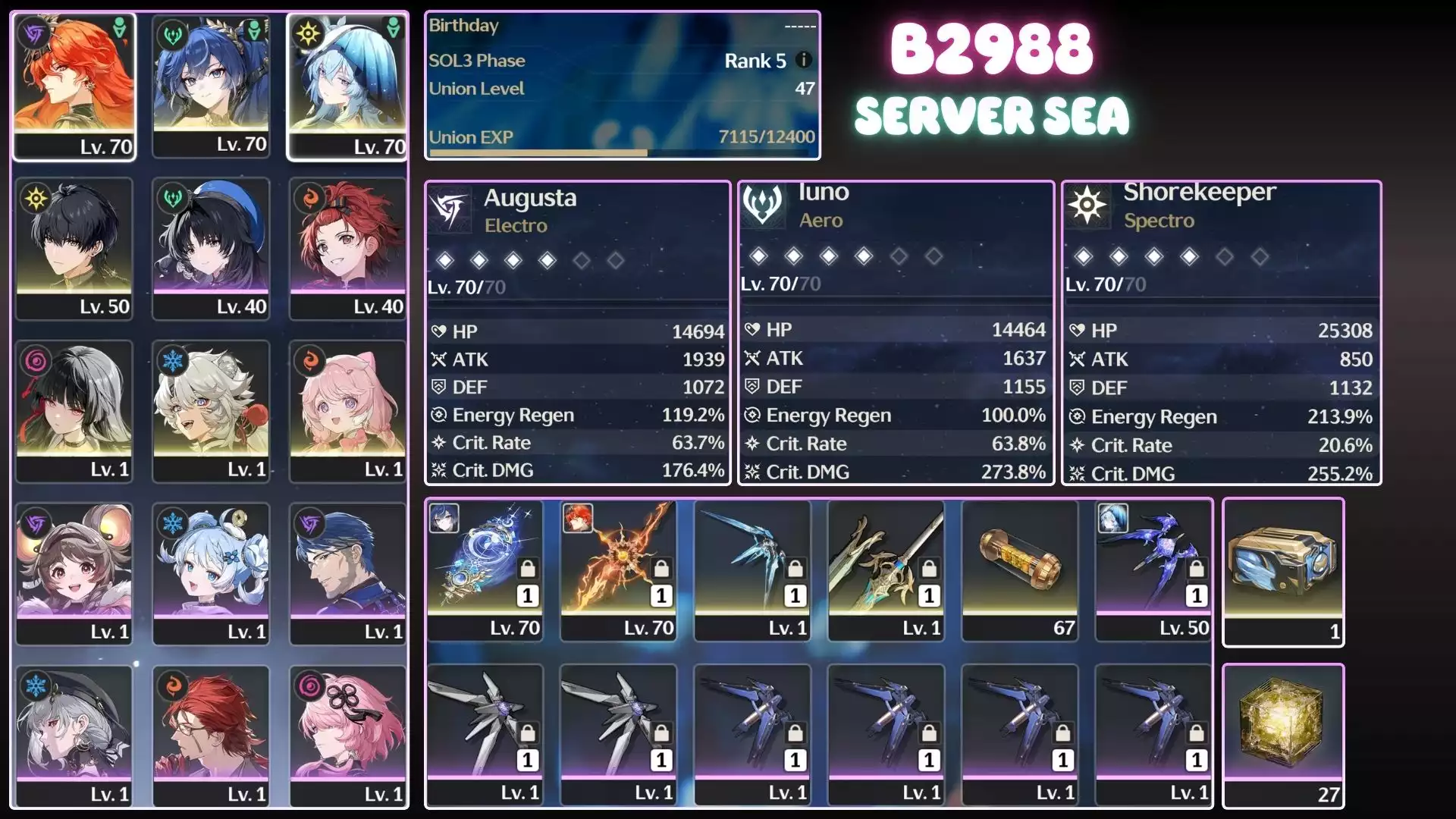
Task: Click the Spectro element icon on Shorekeeper's card
Action: pos(1087,206)
